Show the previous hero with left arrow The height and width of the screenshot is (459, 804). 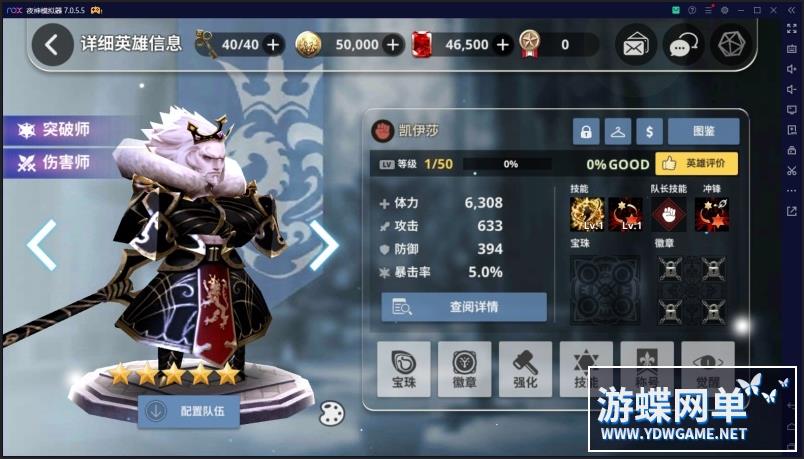click(41, 245)
